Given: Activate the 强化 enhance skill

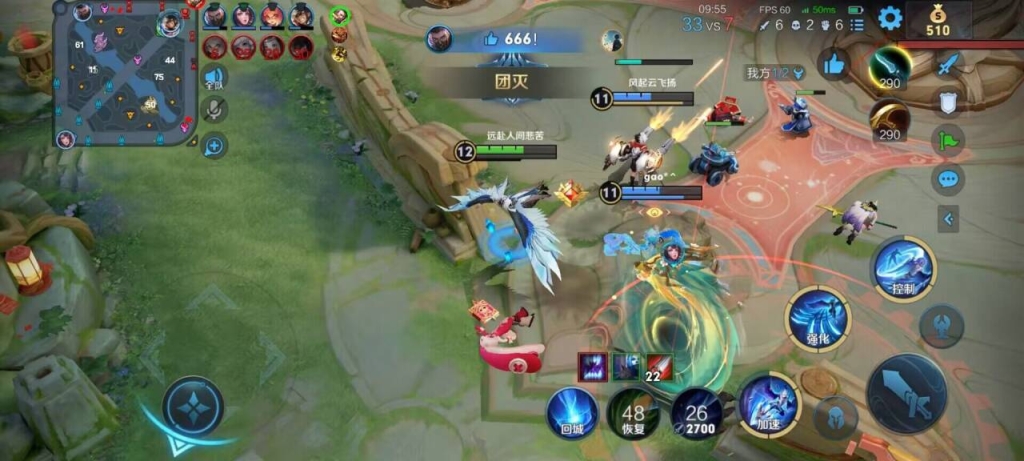Looking at the screenshot, I should coord(818,319).
